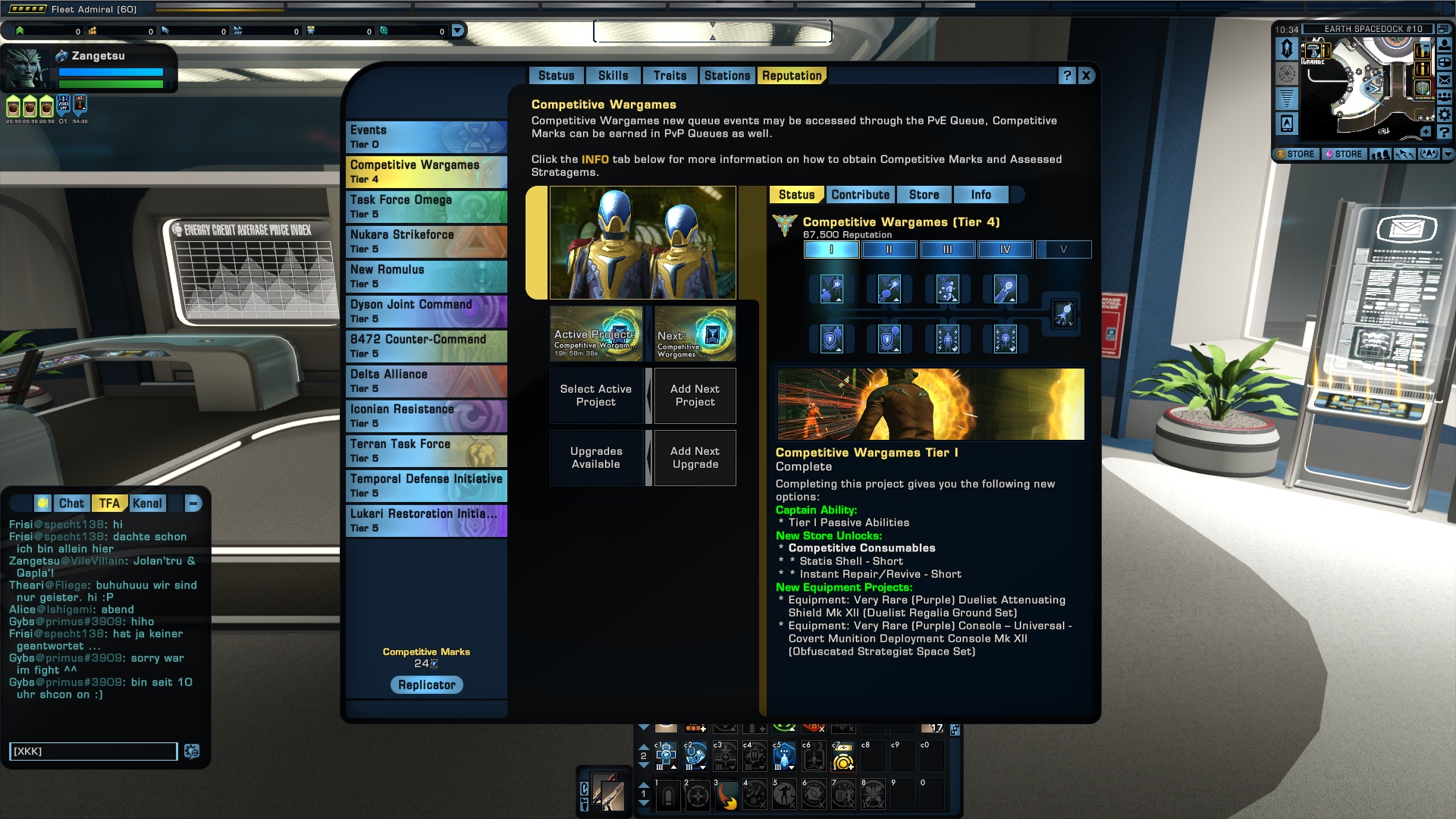Switch to the Stations tab
Image resolution: width=1456 pixels, height=819 pixels.
[726, 76]
